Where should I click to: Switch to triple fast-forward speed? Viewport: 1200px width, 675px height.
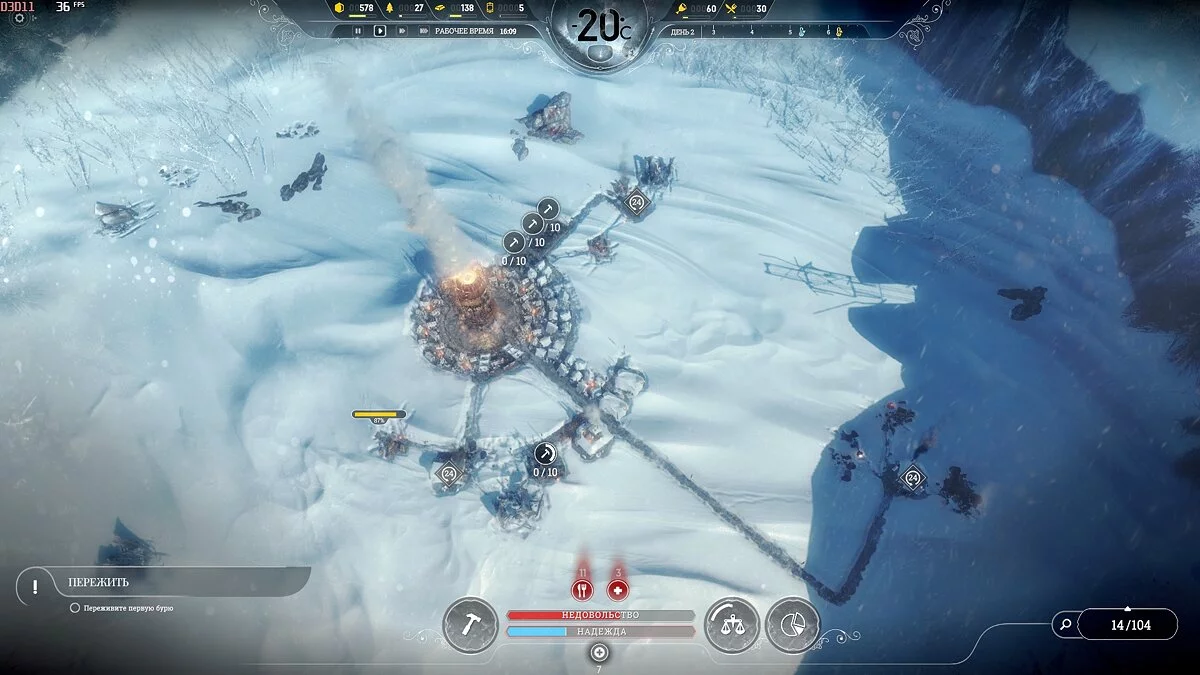pos(422,31)
